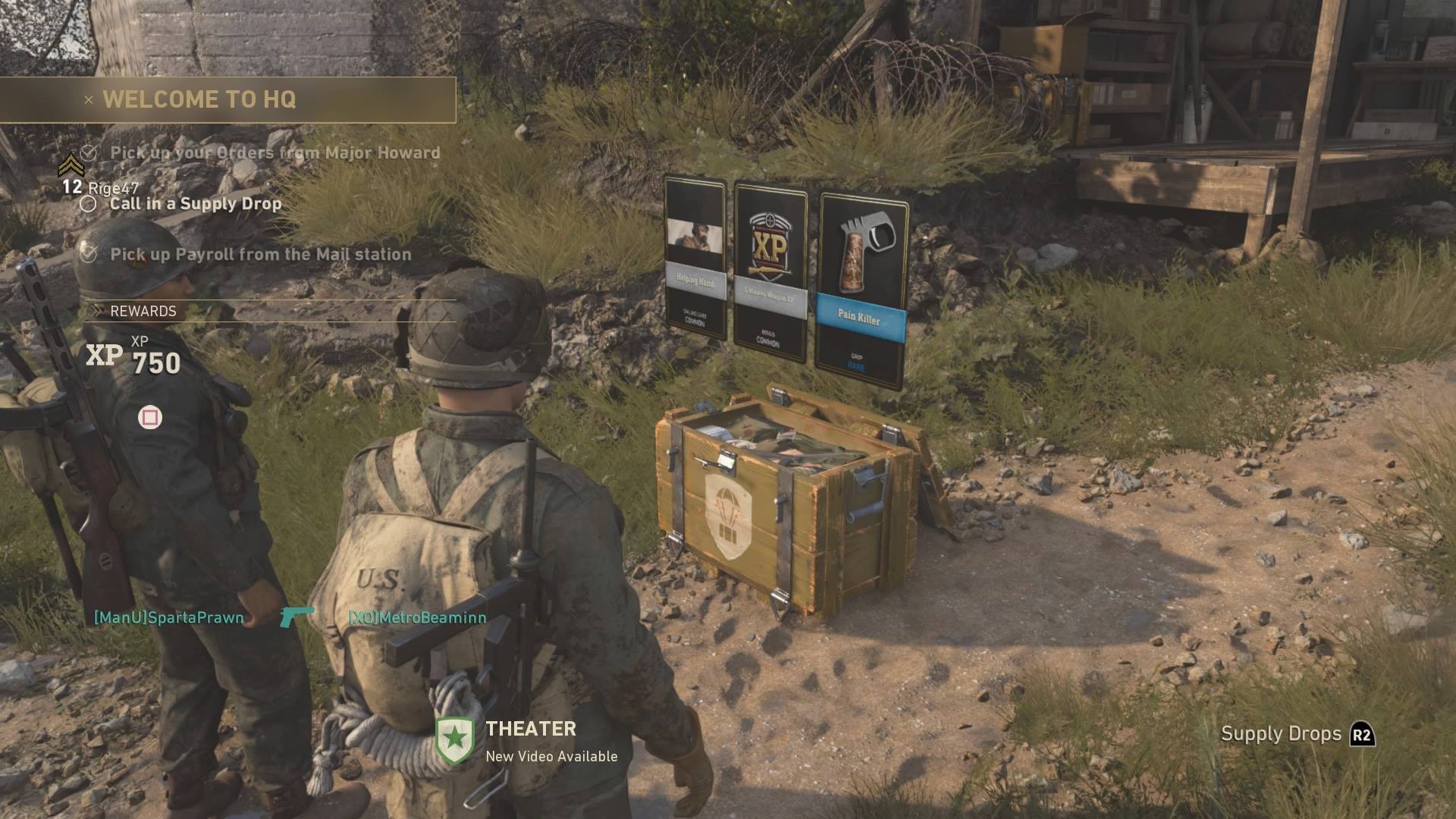Image resolution: width=1456 pixels, height=819 pixels.
Task: Close the Welcome to HQ panel
Action: tap(87, 99)
